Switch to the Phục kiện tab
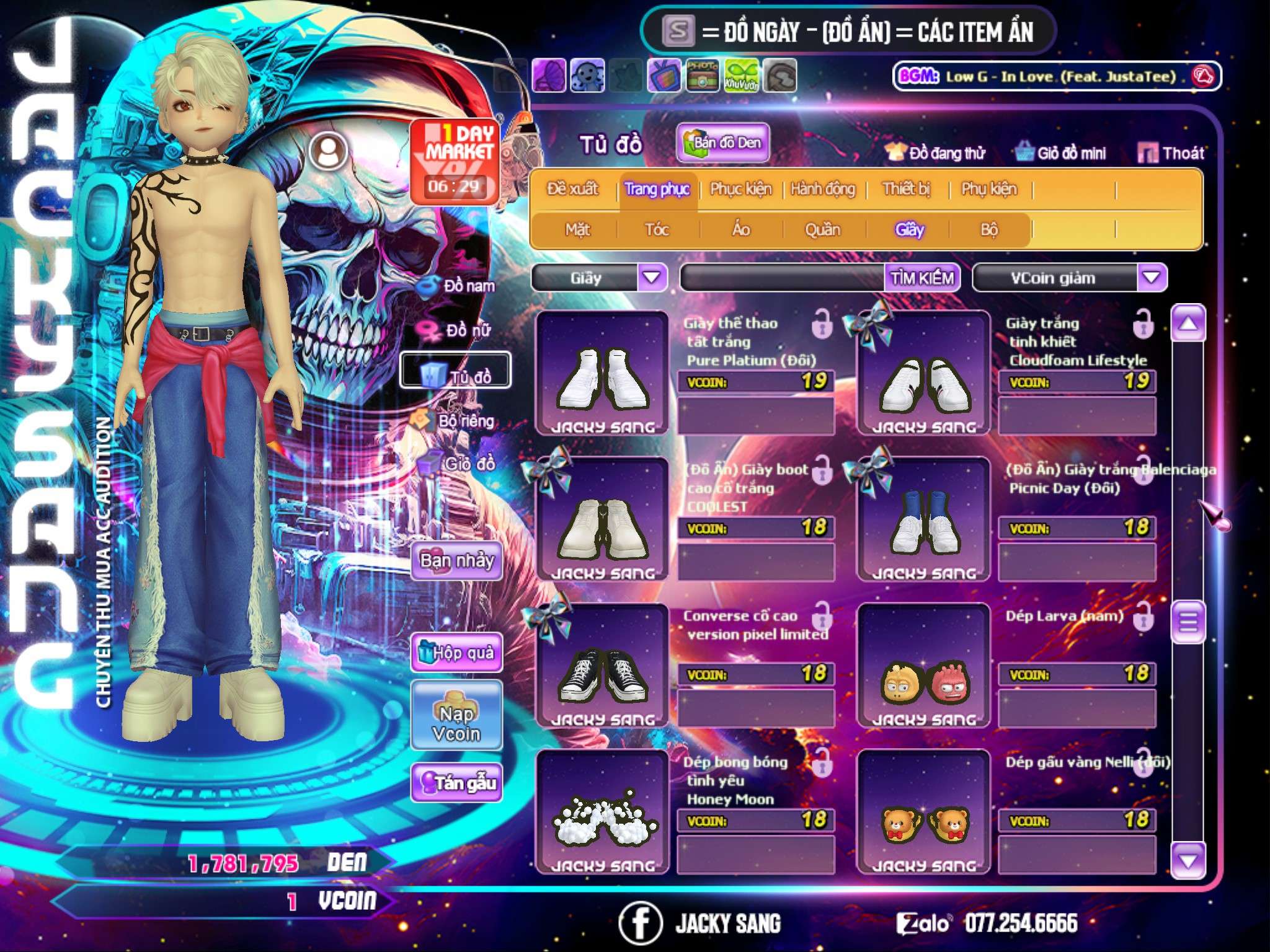Viewport: 1270px width, 952px height. point(740,189)
